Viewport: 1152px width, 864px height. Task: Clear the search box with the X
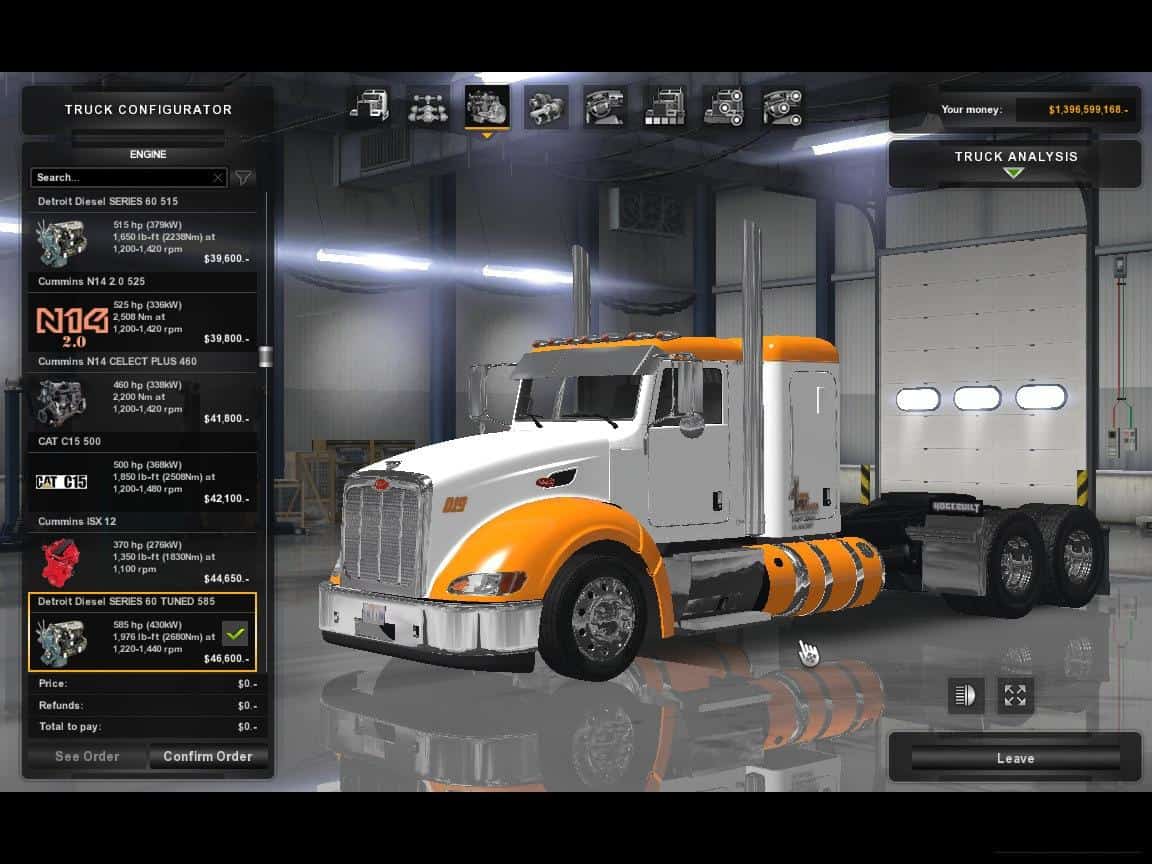[x=218, y=178]
